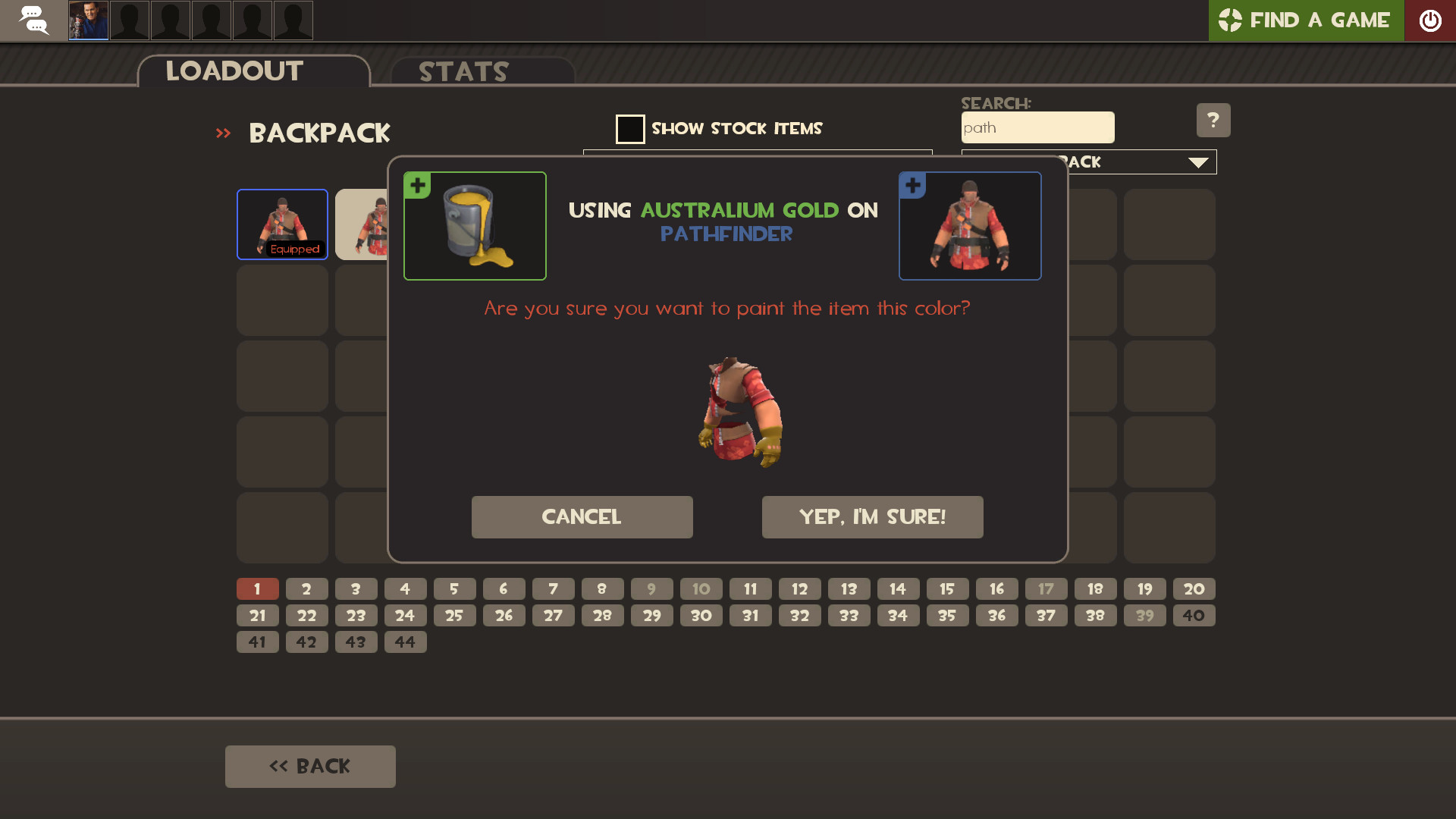This screenshot has width=1456, height=819.
Task: Click the Australium Gold paint can thumbnail
Action: tap(475, 226)
